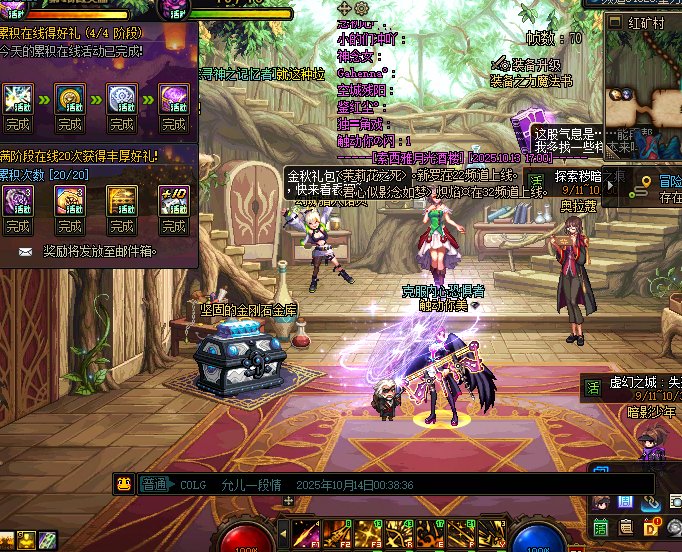Open the 探索秽暗之痕 event notice

[590, 176]
